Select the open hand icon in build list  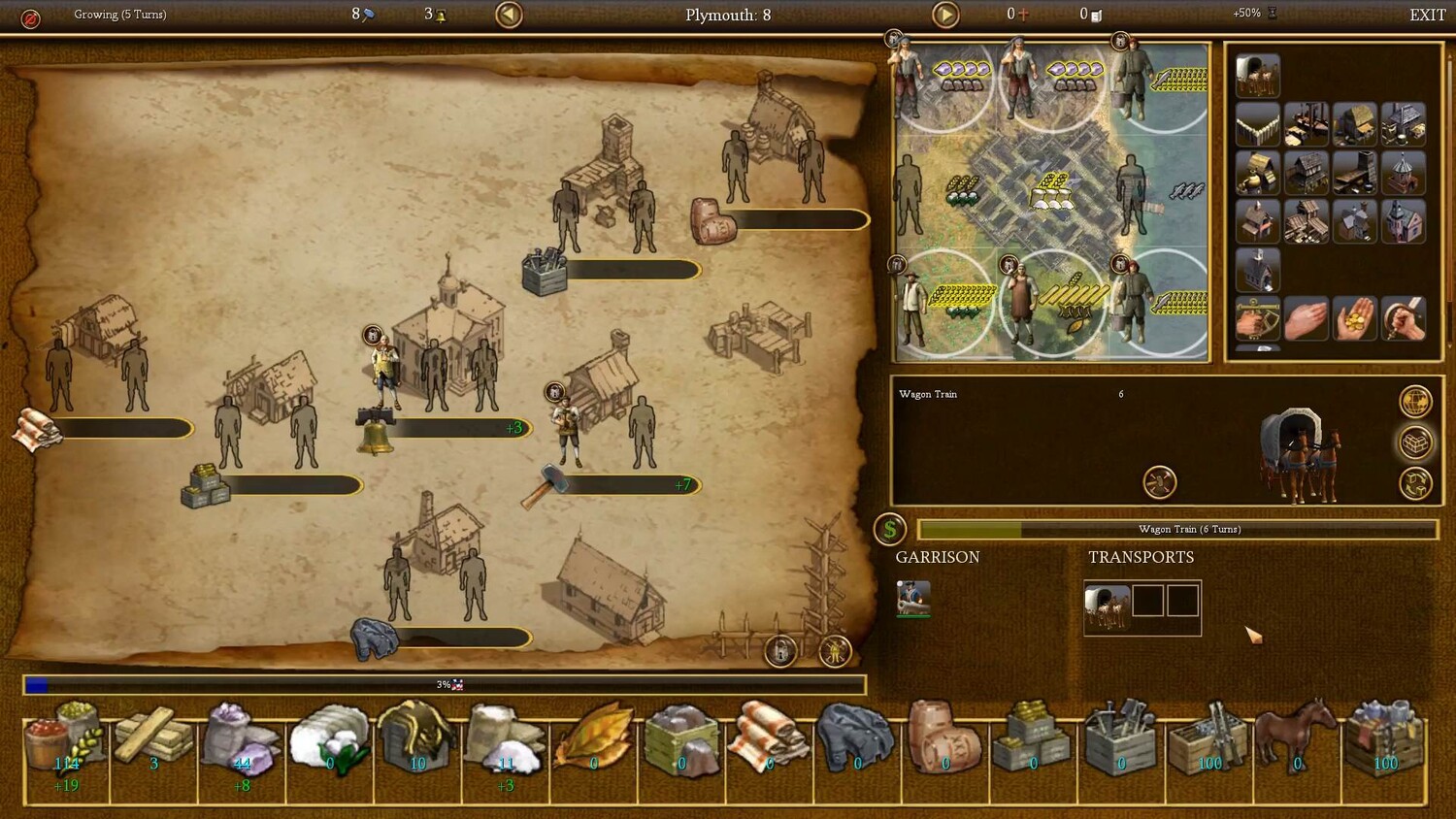pos(1306,318)
